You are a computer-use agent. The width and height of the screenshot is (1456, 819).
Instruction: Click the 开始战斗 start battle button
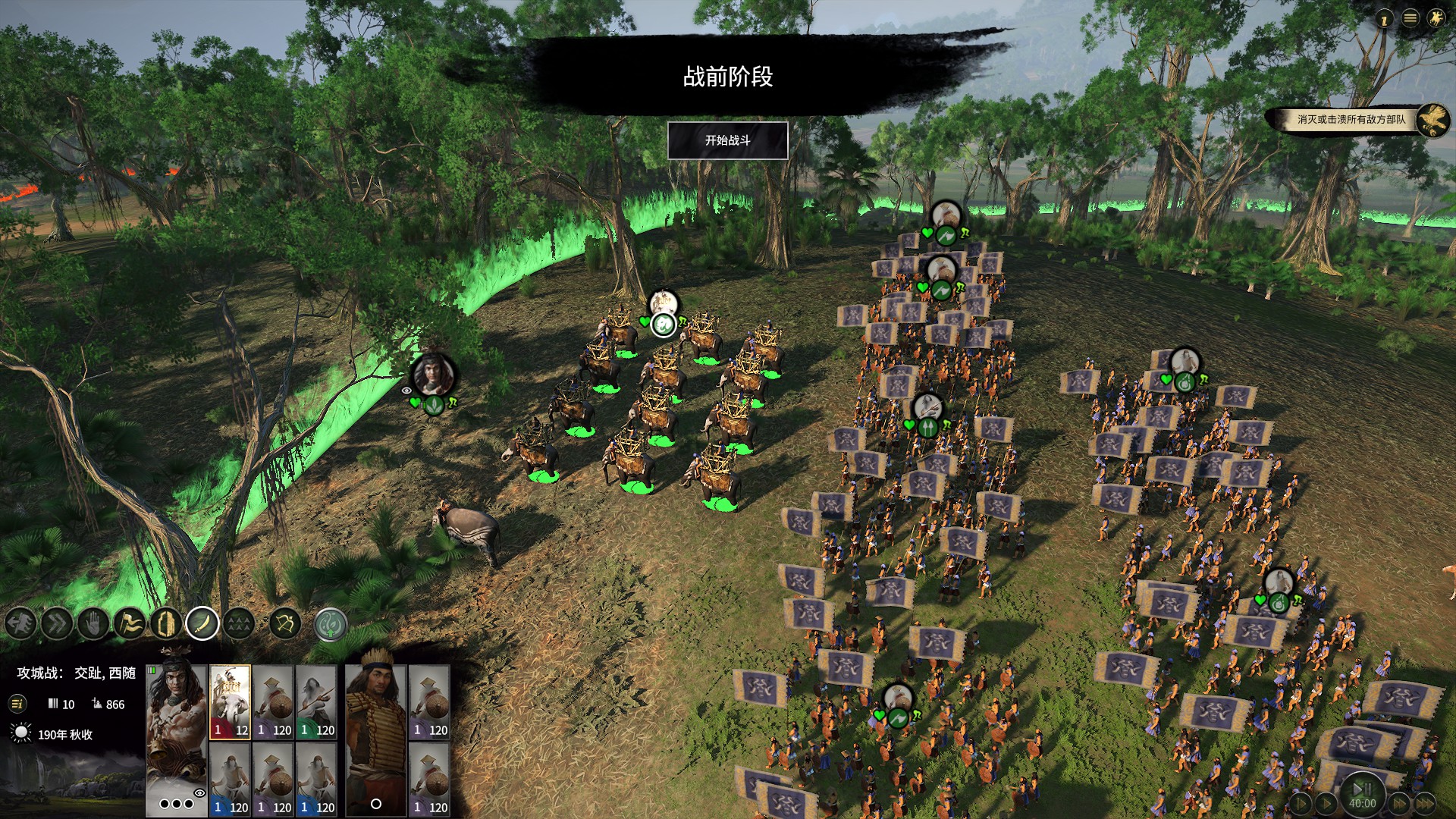(727, 140)
